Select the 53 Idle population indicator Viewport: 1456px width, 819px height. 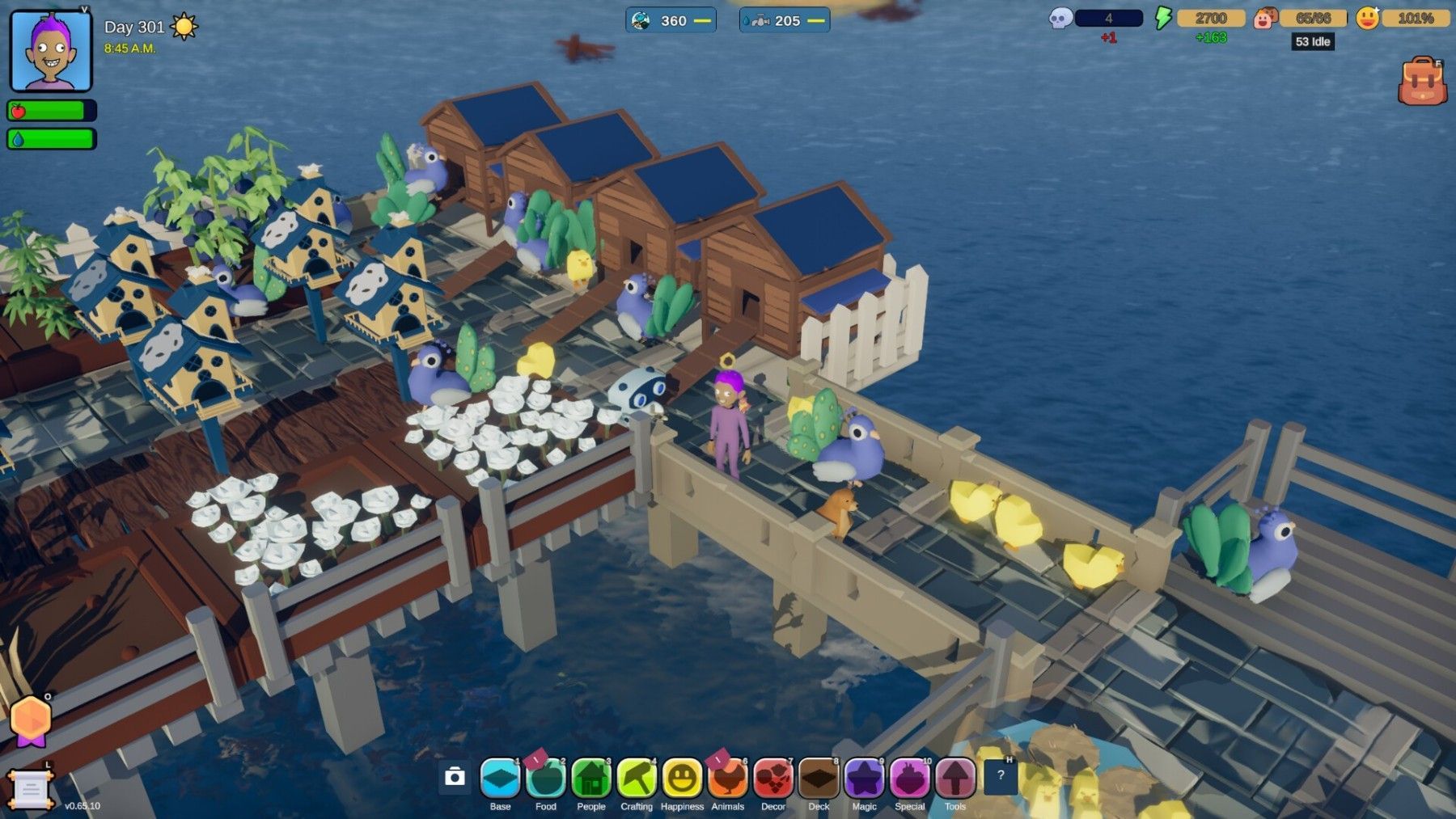click(x=1312, y=42)
